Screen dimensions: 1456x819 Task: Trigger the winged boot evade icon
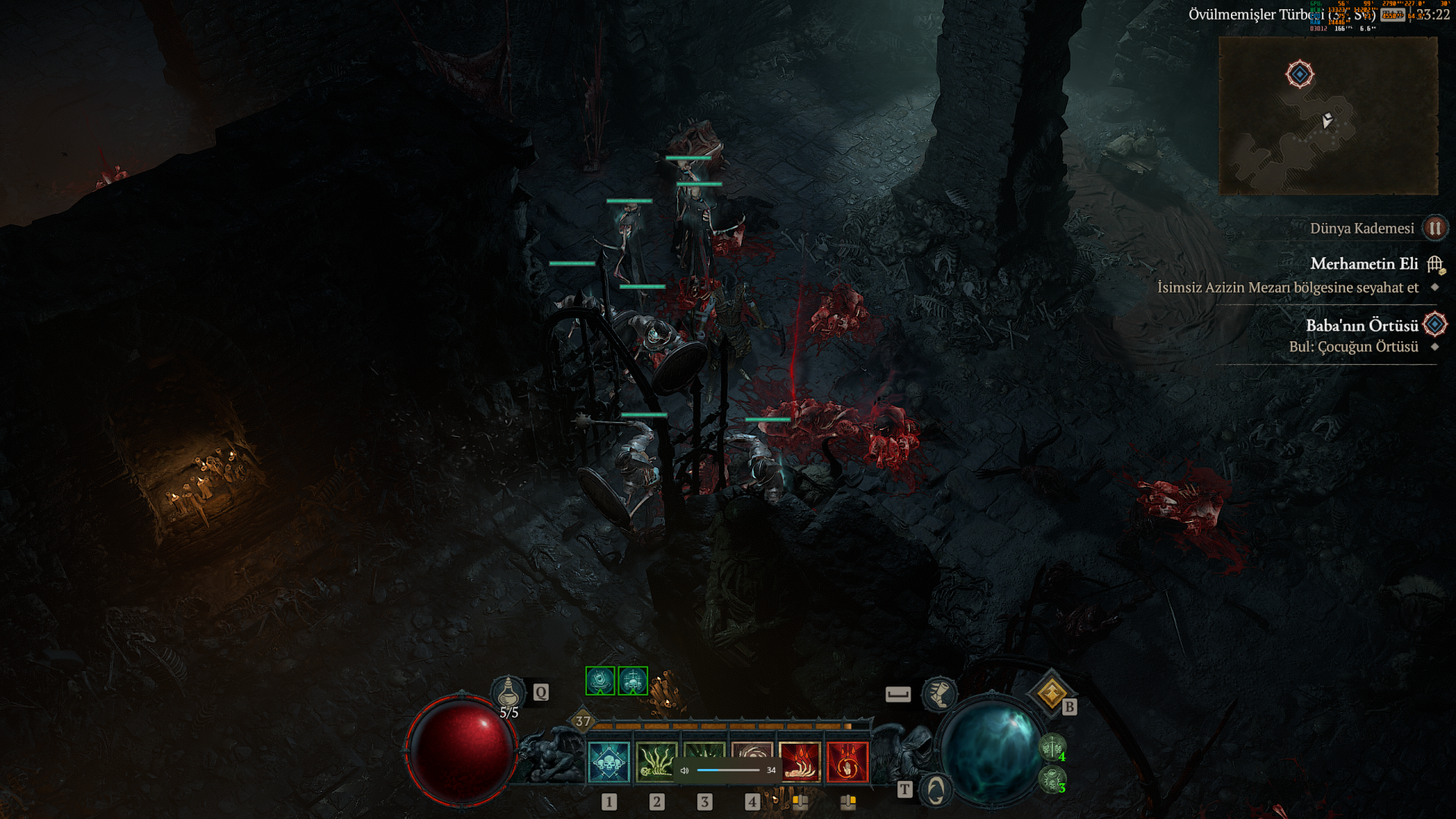[939, 693]
